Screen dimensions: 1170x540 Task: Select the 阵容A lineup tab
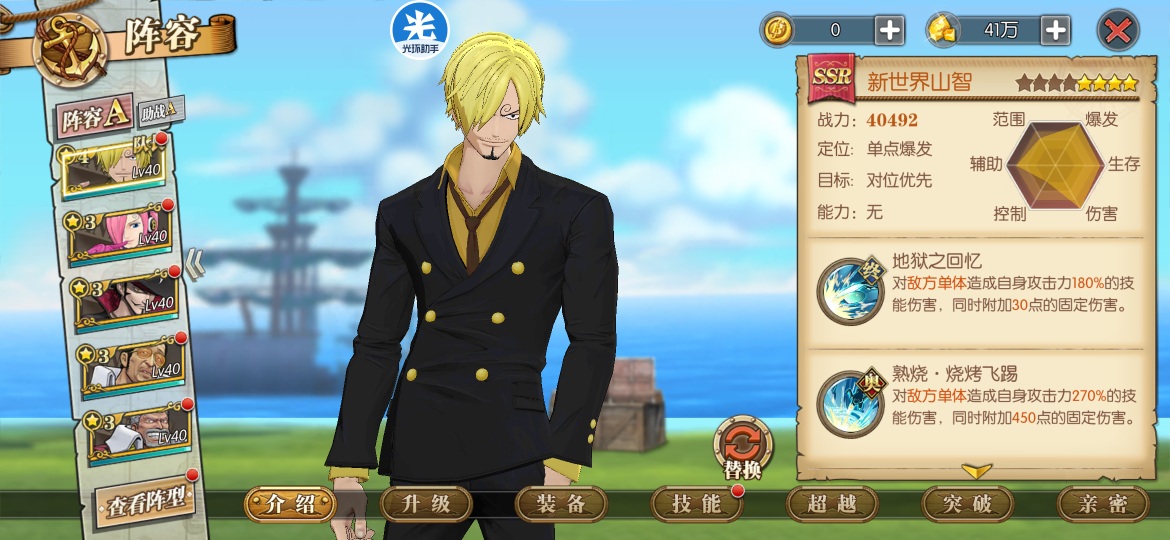[x=94, y=118]
